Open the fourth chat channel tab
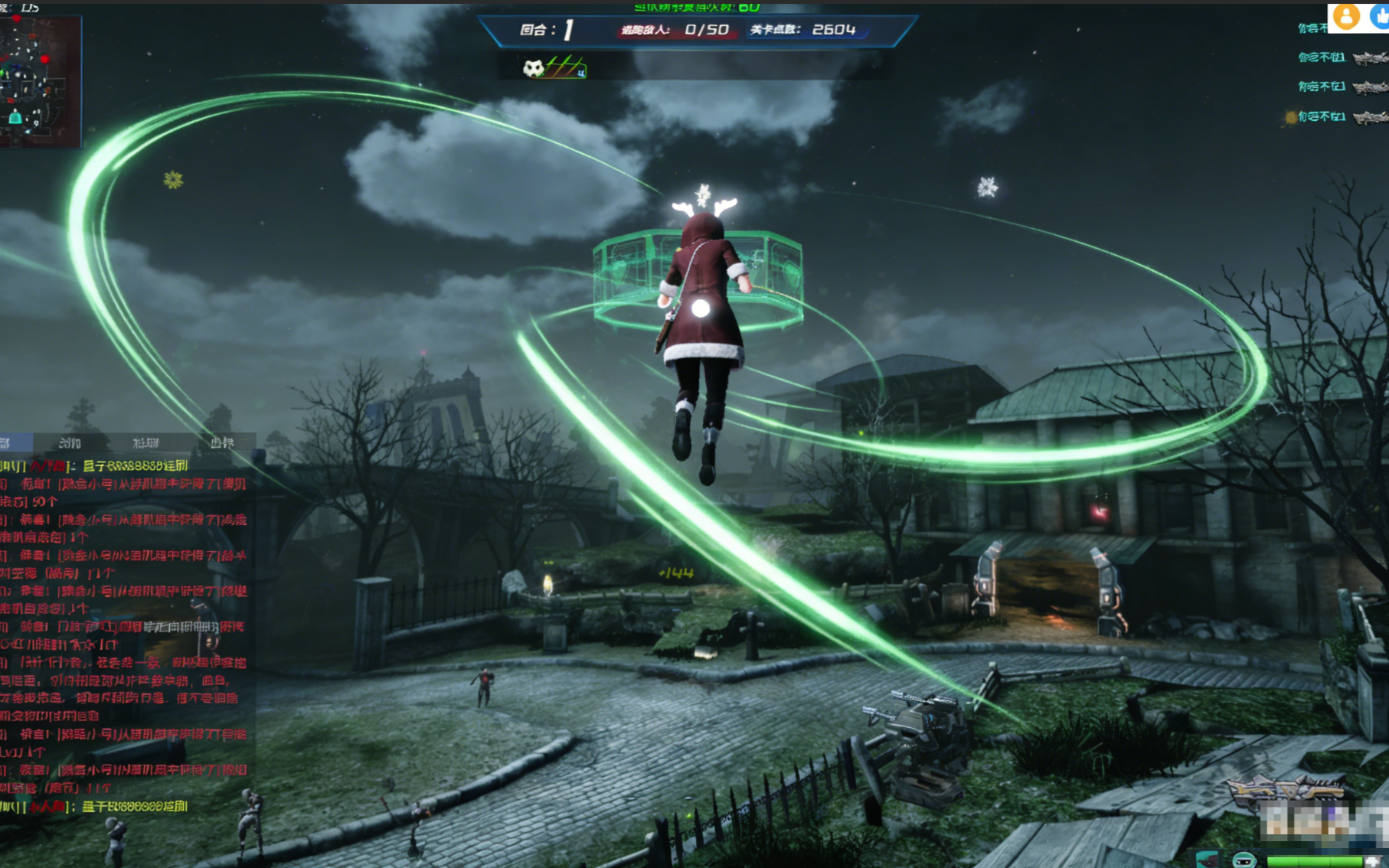 pyautogui.click(x=221, y=442)
